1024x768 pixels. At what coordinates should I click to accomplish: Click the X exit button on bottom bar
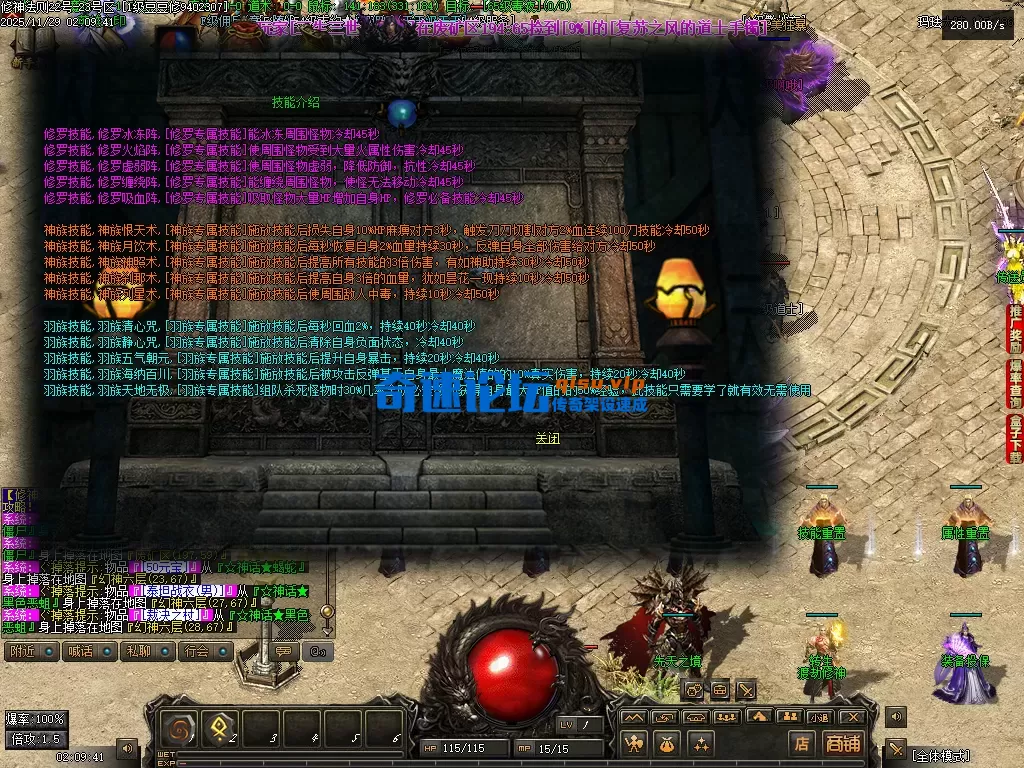point(852,717)
